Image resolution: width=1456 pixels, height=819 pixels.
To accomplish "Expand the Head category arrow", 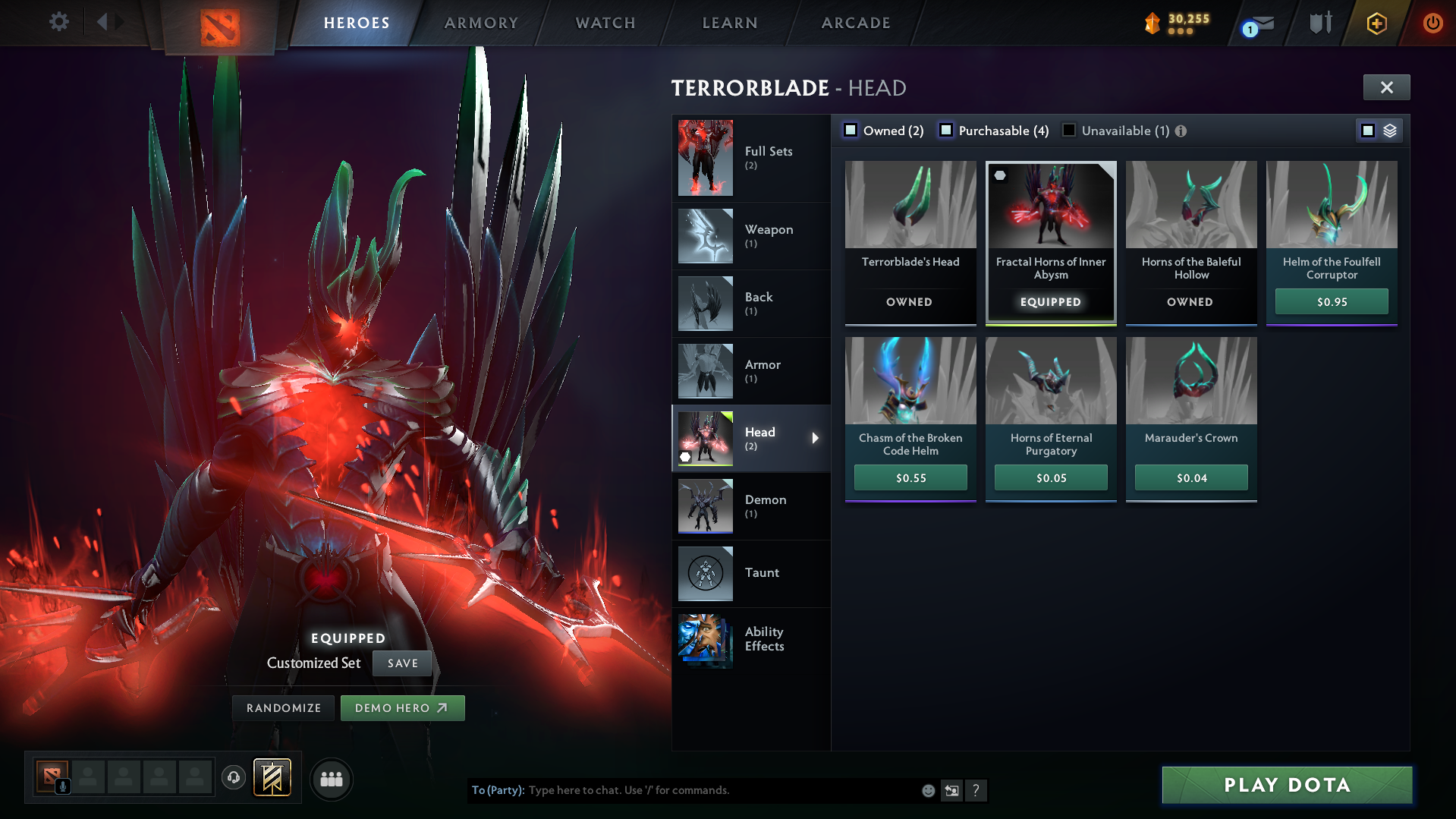I will click(x=816, y=438).
